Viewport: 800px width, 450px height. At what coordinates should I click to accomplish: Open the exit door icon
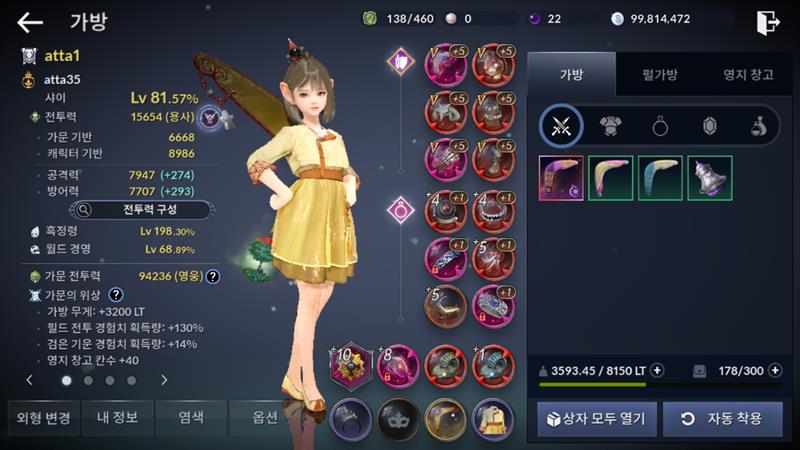coord(768,22)
